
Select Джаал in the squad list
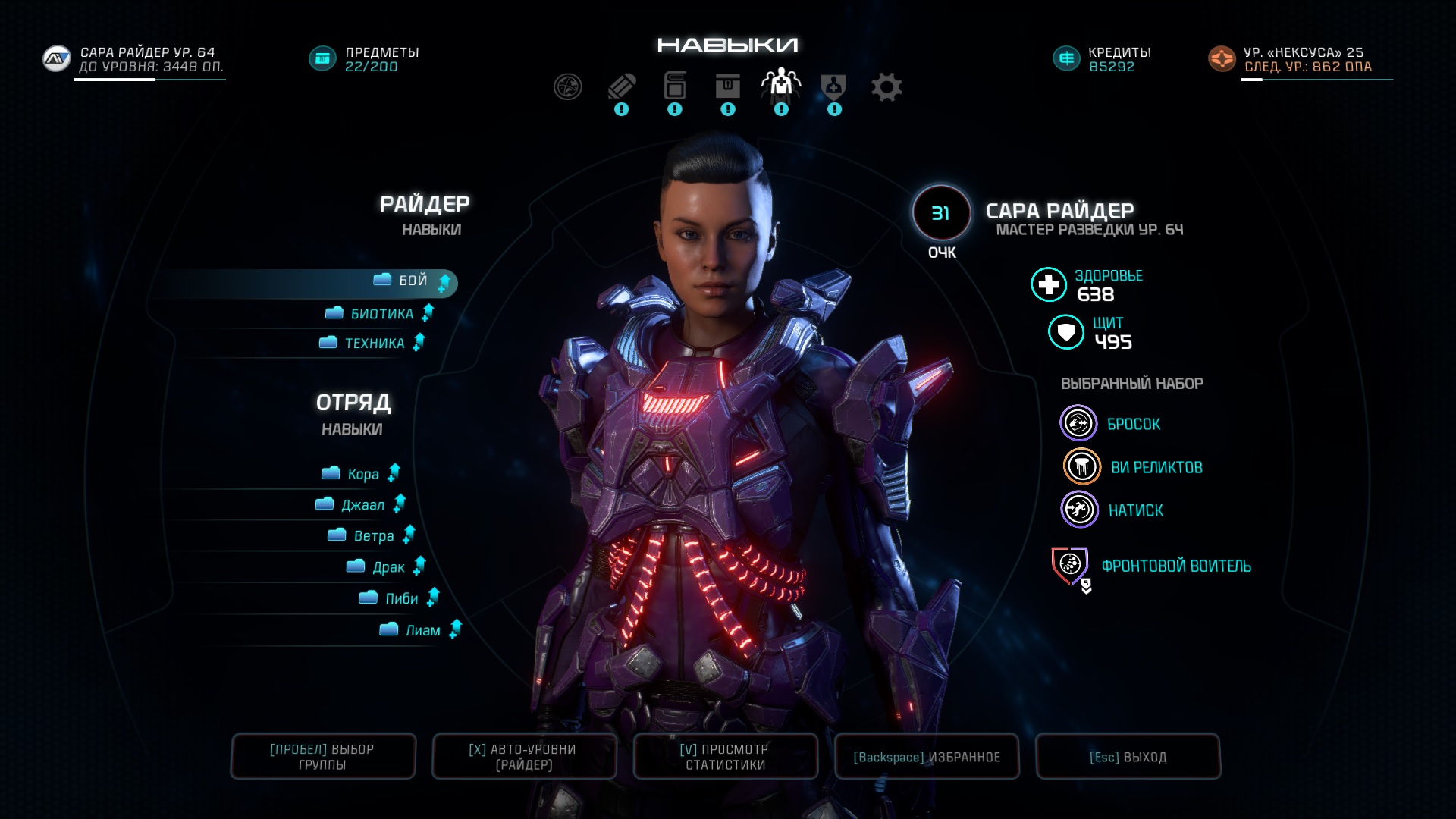coord(362,505)
